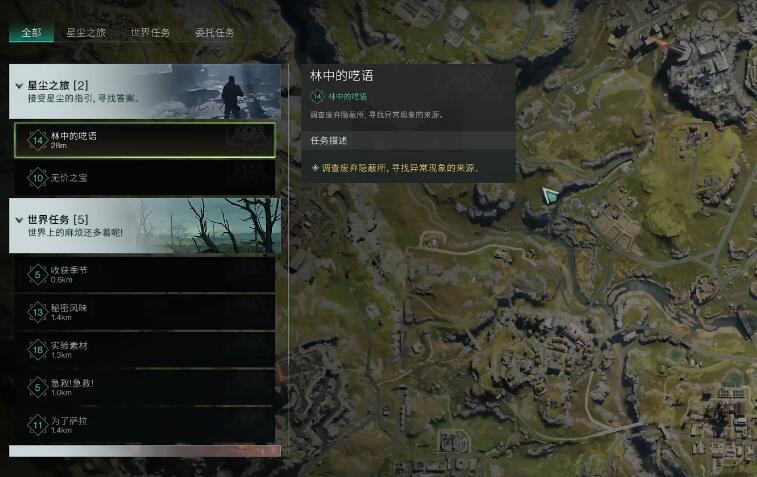Show the 委托任务 tab
The image size is (757, 477).
pos(214,33)
